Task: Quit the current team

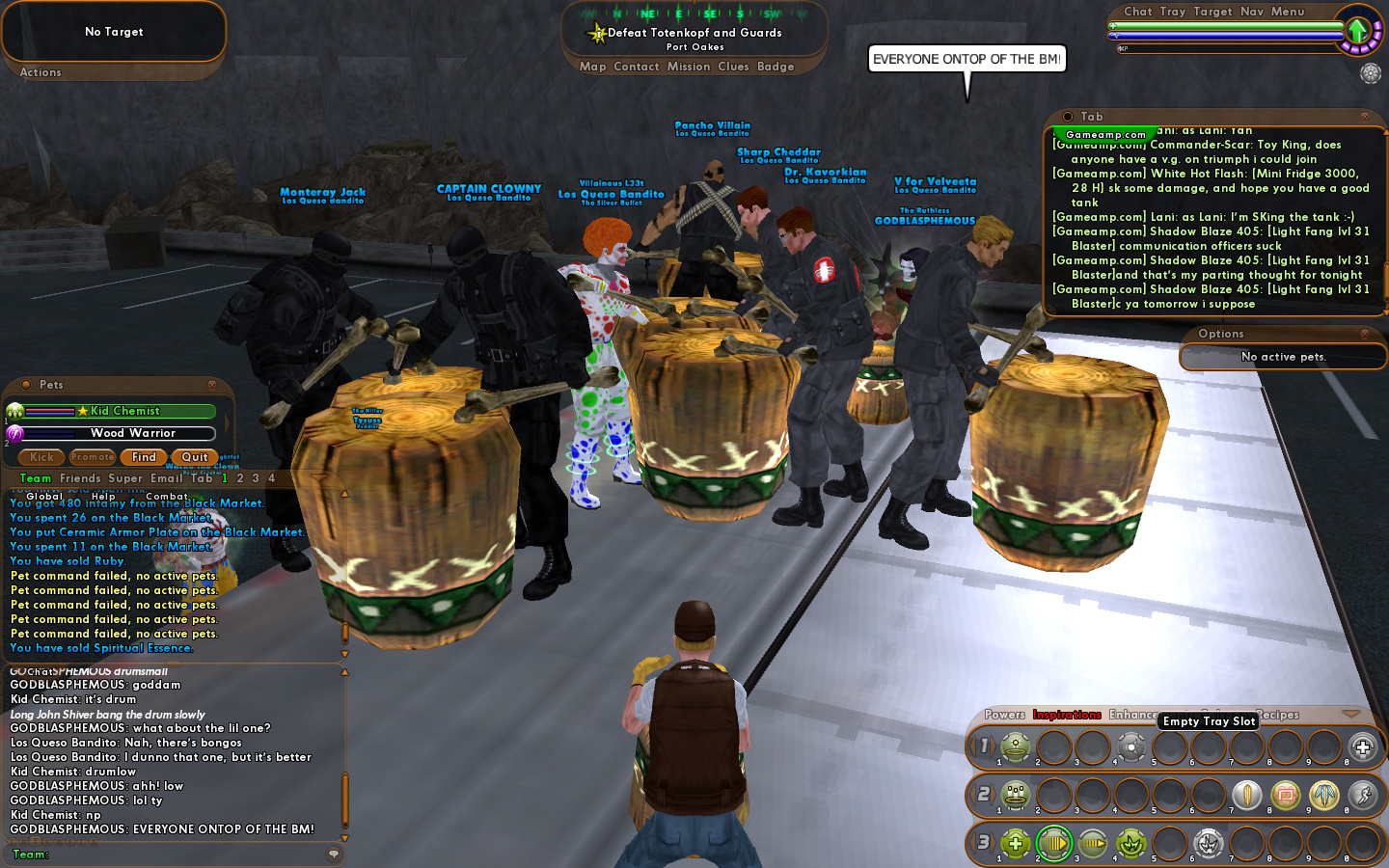Action: (194, 457)
